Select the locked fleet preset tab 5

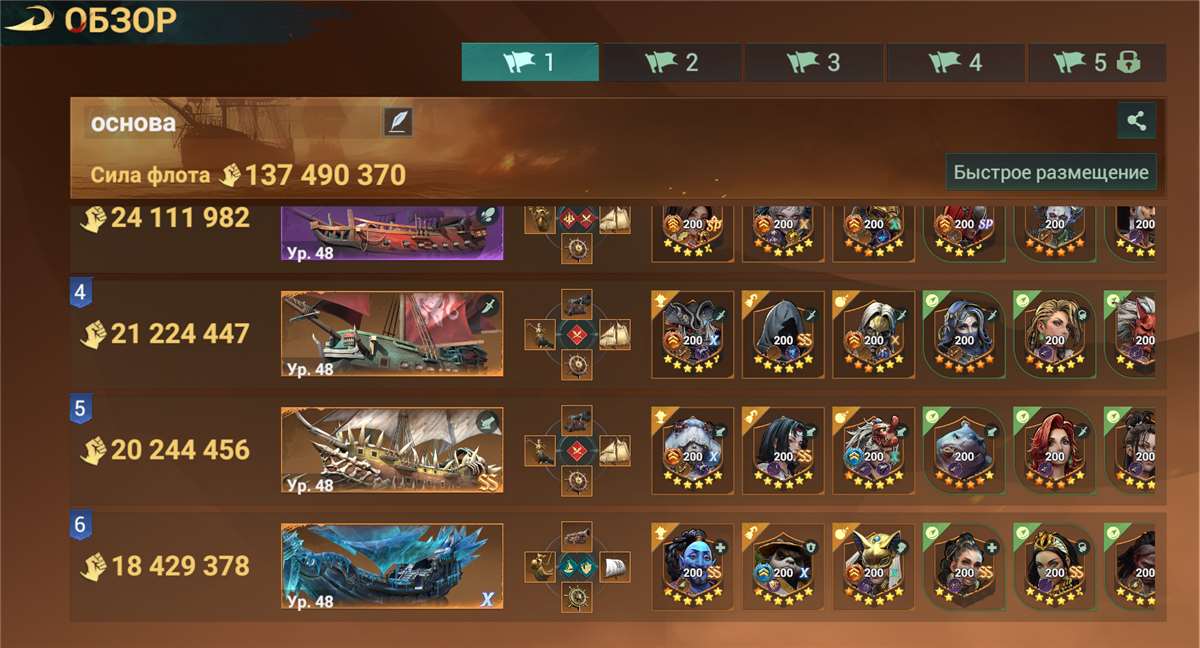[x=1097, y=62]
